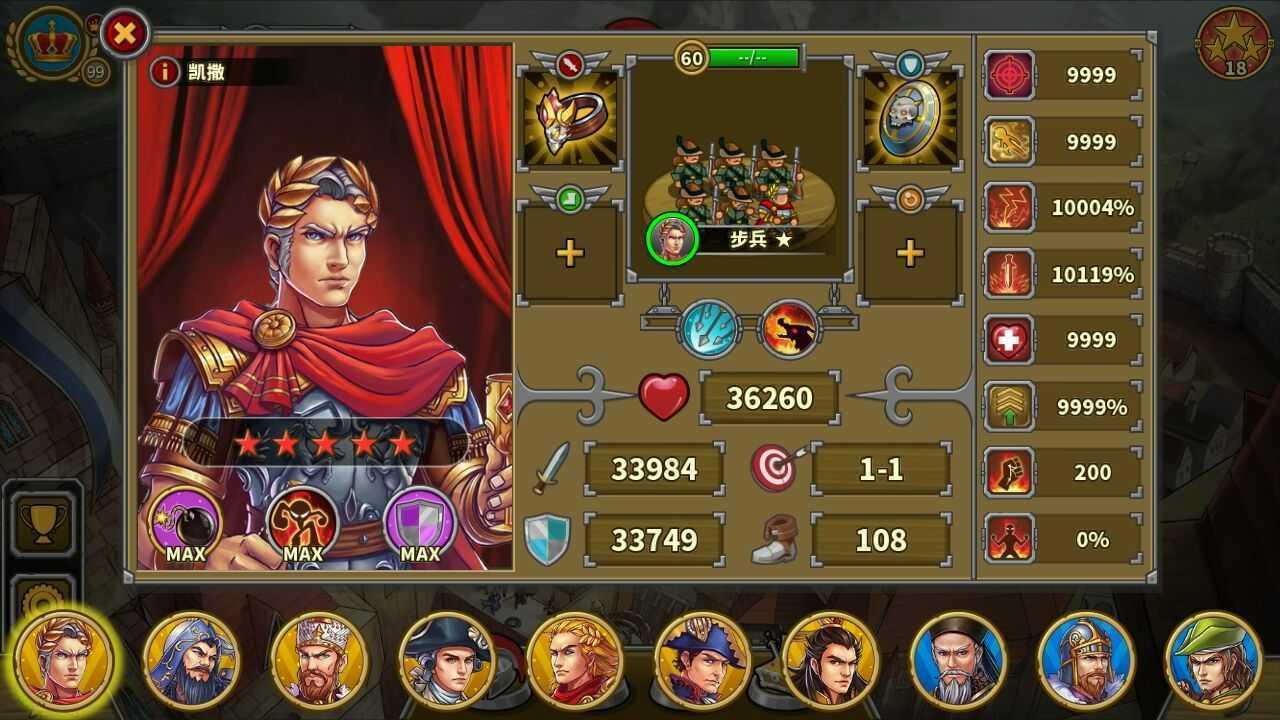The width and height of the screenshot is (1280, 720).
Task: Add an item to the empty orange-badge slot
Action: pos(909,253)
